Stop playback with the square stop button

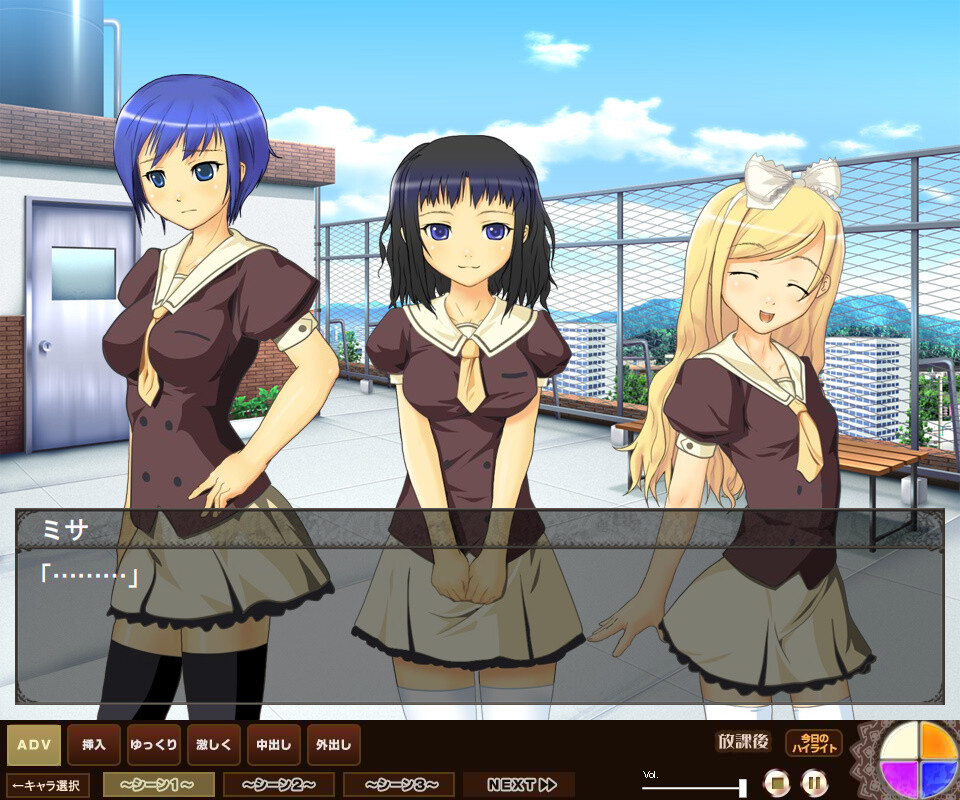click(x=777, y=781)
